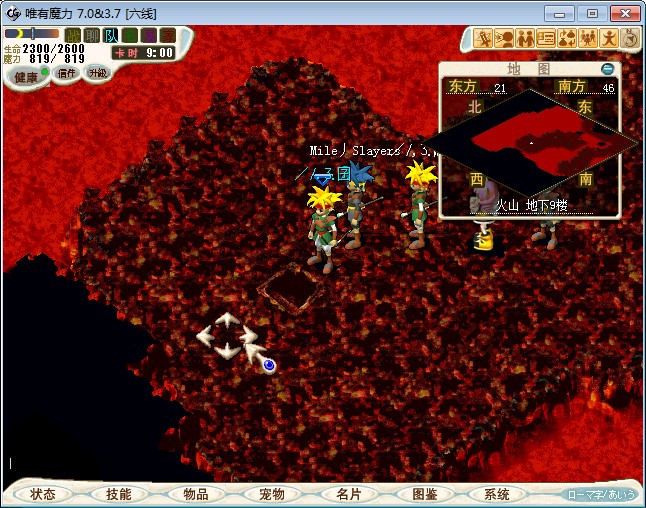Minimize the game window

coord(563,13)
